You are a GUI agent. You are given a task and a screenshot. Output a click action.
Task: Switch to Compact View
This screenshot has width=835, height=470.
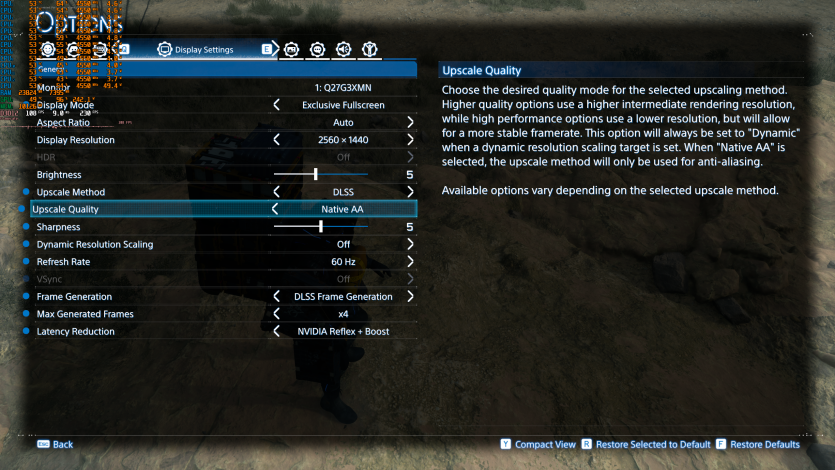pos(538,444)
